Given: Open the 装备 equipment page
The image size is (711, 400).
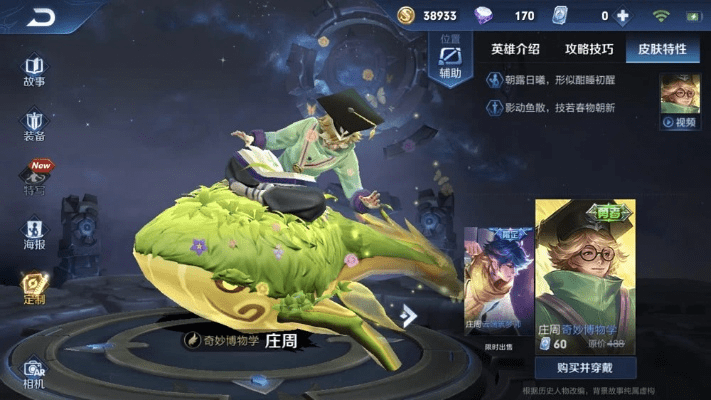Looking at the screenshot, I should (34, 126).
